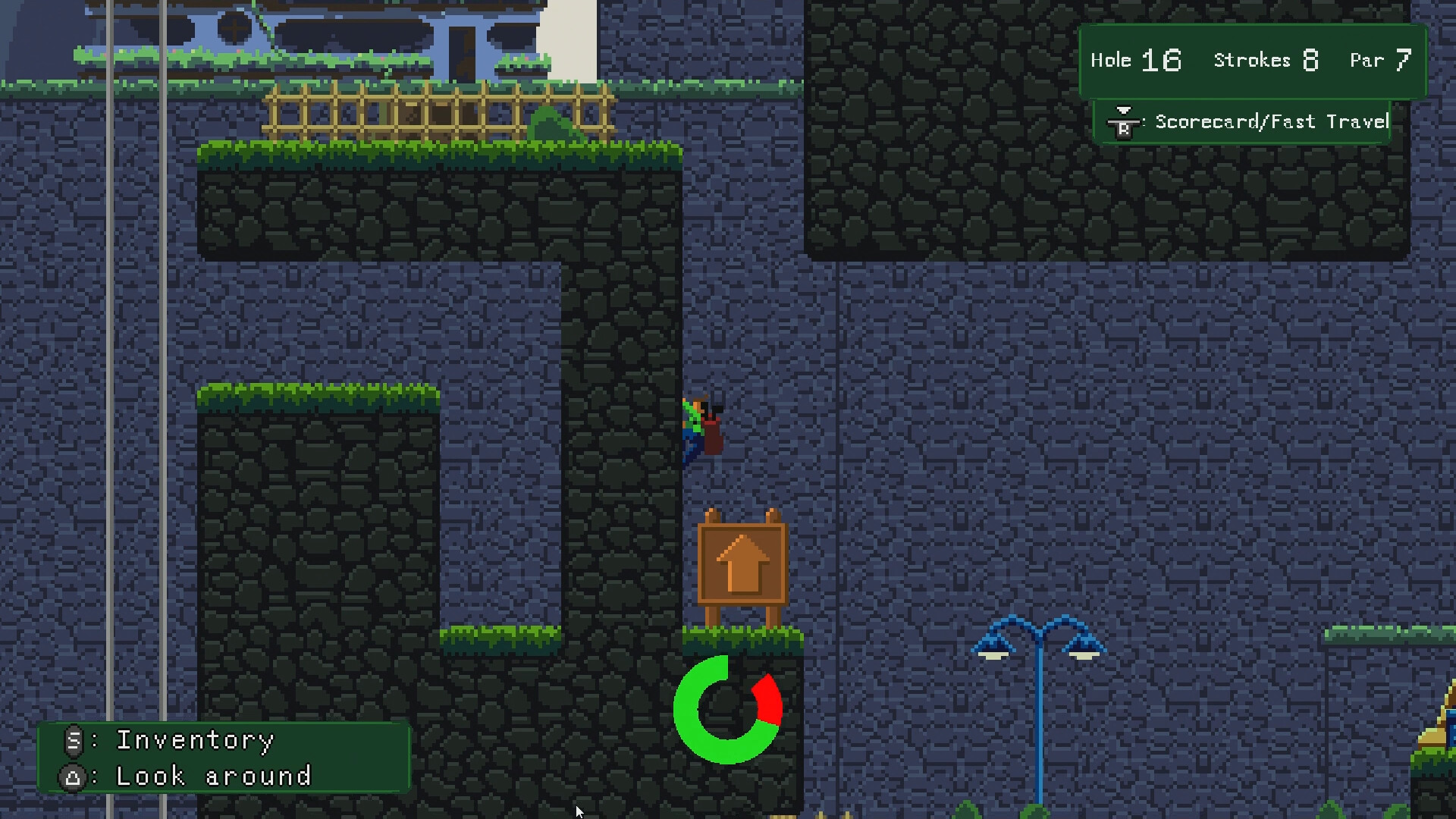Screen dimensions: 1456x819
Task: Click the Par 7 display
Action: point(1379,60)
